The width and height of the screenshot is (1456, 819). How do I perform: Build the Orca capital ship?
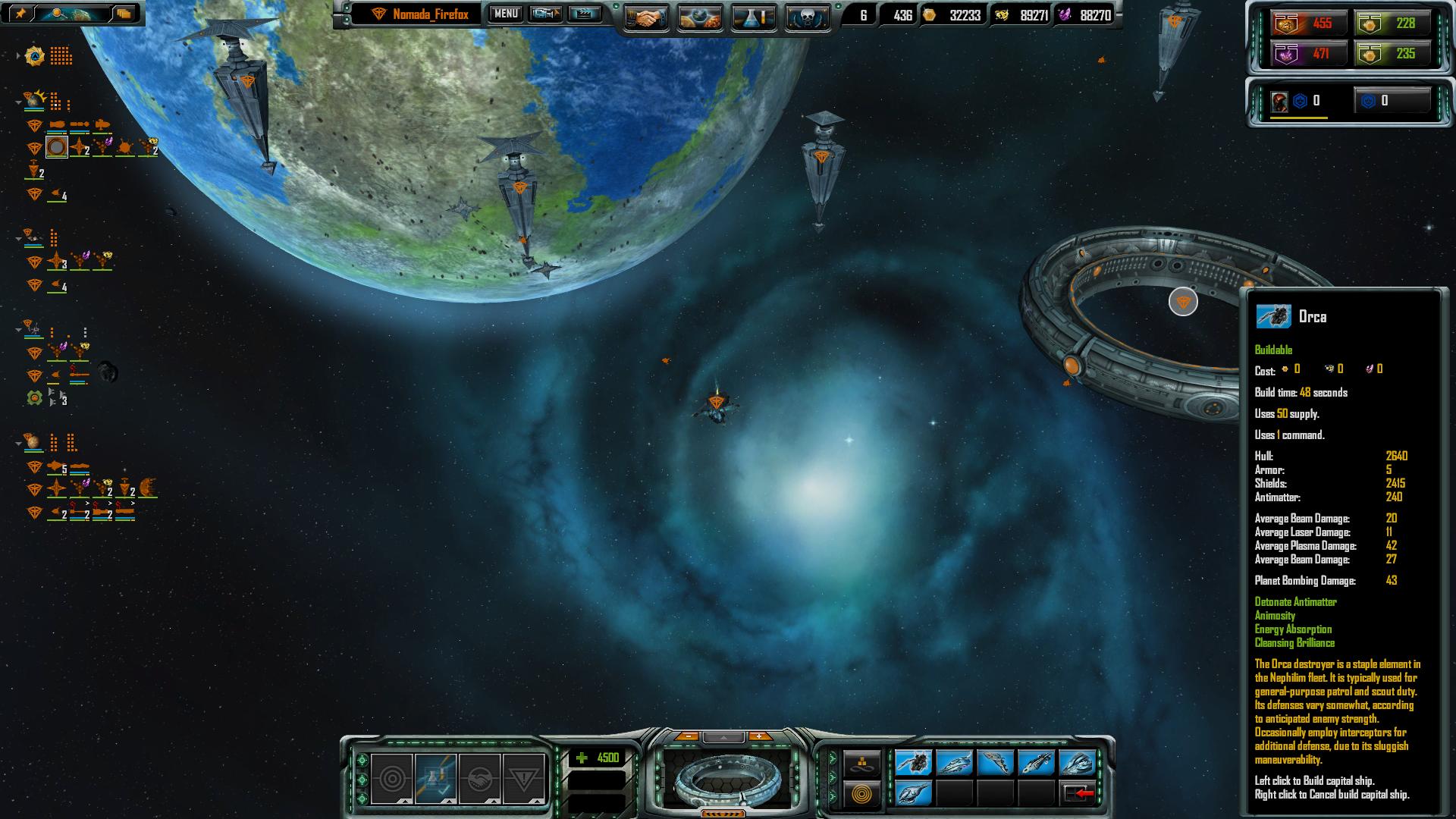(x=913, y=761)
